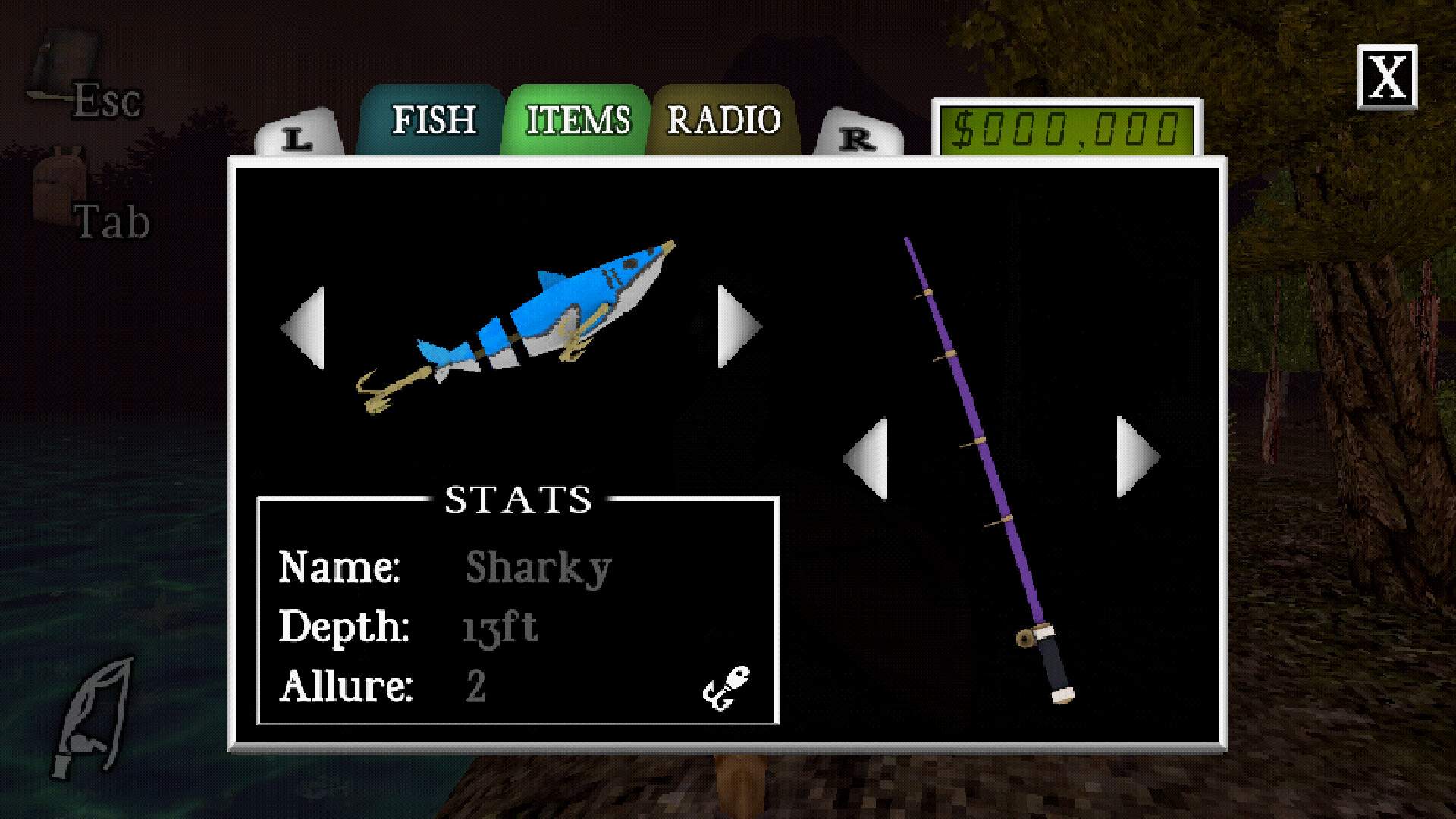Screen dimensions: 1456x819
Task: Open the RADIO tab
Action: [x=722, y=119]
